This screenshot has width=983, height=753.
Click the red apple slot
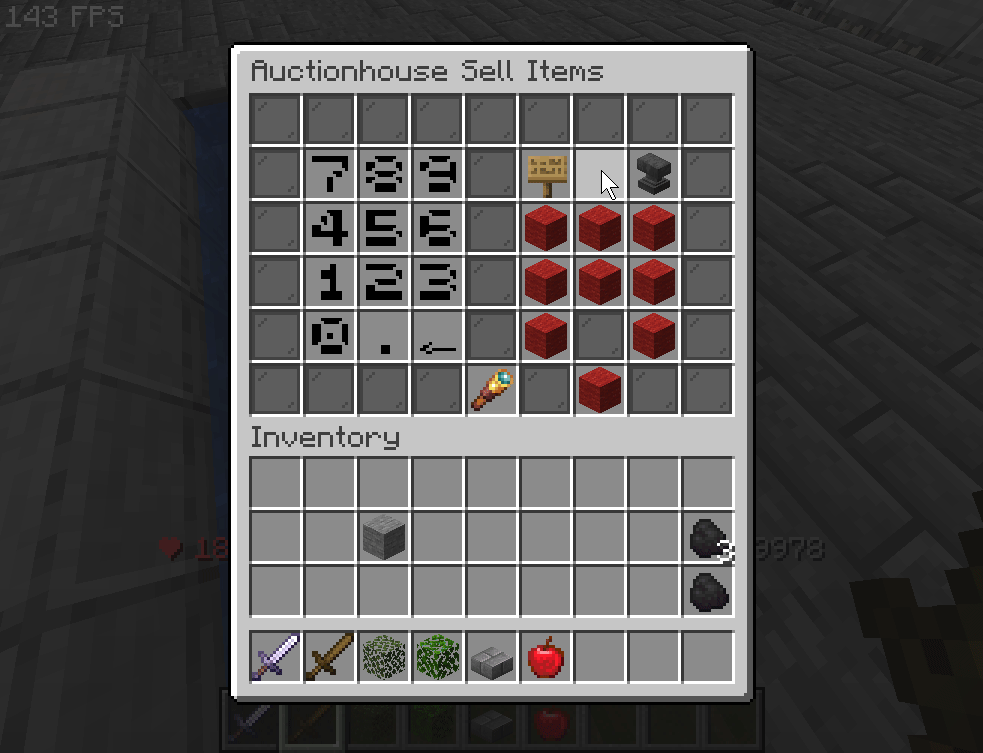pyautogui.click(x=546, y=658)
